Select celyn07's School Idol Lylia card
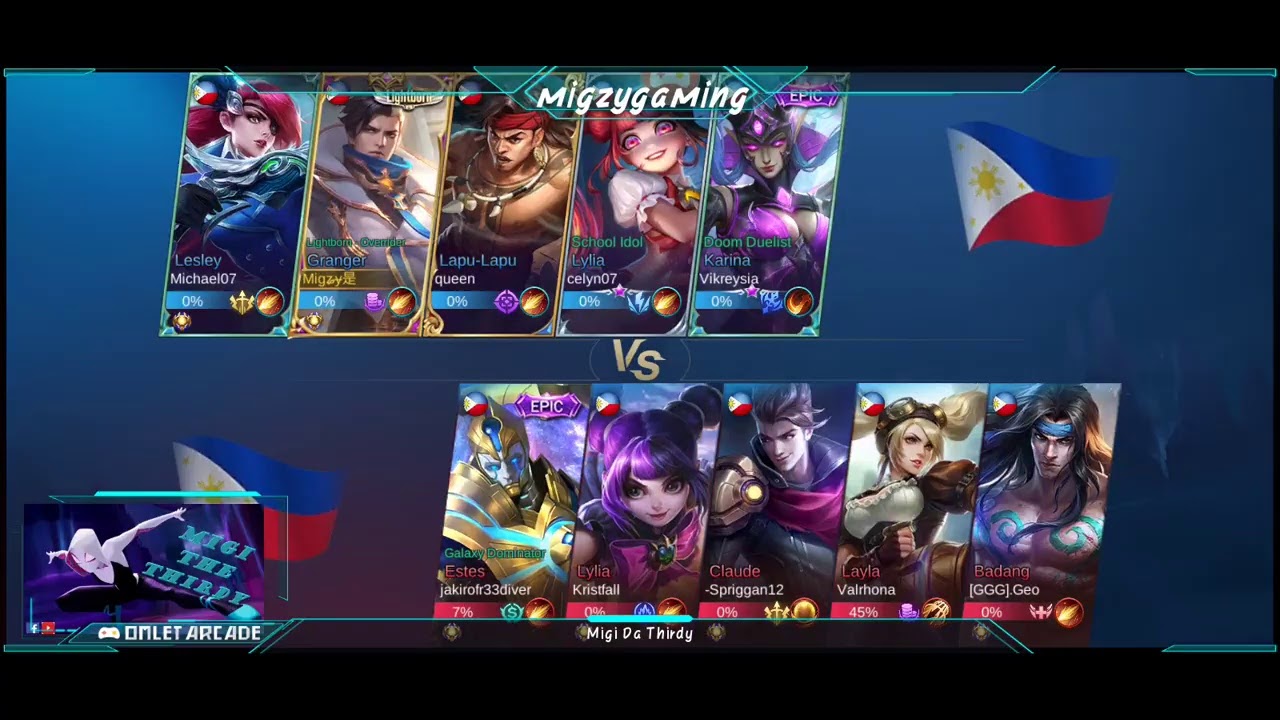The width and height of the screenshot is (1280, 720). tap(632, 200)
